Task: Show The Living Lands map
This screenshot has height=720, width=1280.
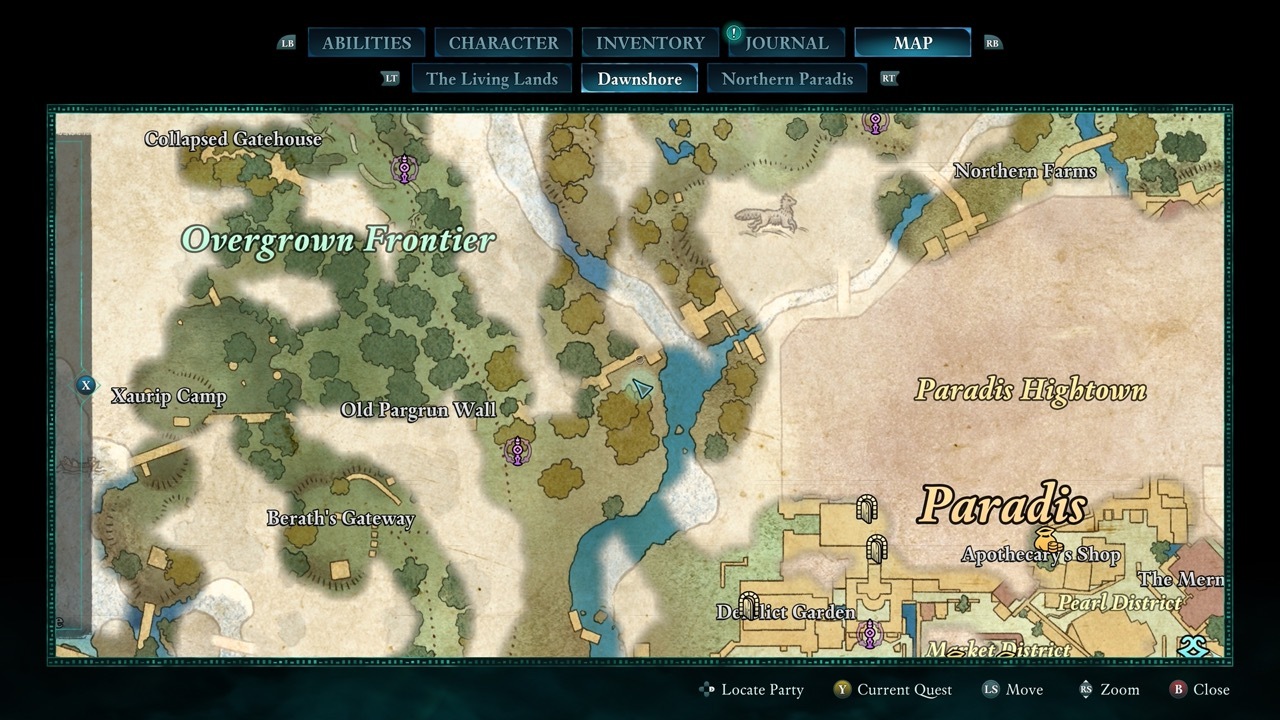Action: [491, 79]
